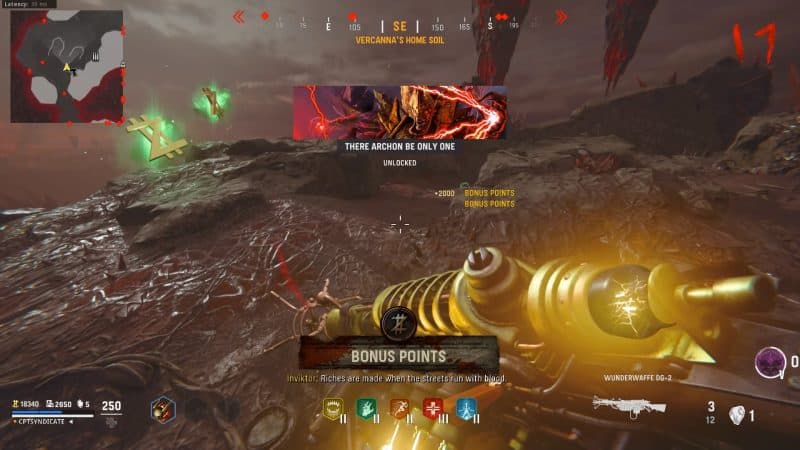The height and width of the screenshot is (450, 800).
Task: Activate the purple circular ability icon
Action: pyautogui.click(x=769, y=361)
